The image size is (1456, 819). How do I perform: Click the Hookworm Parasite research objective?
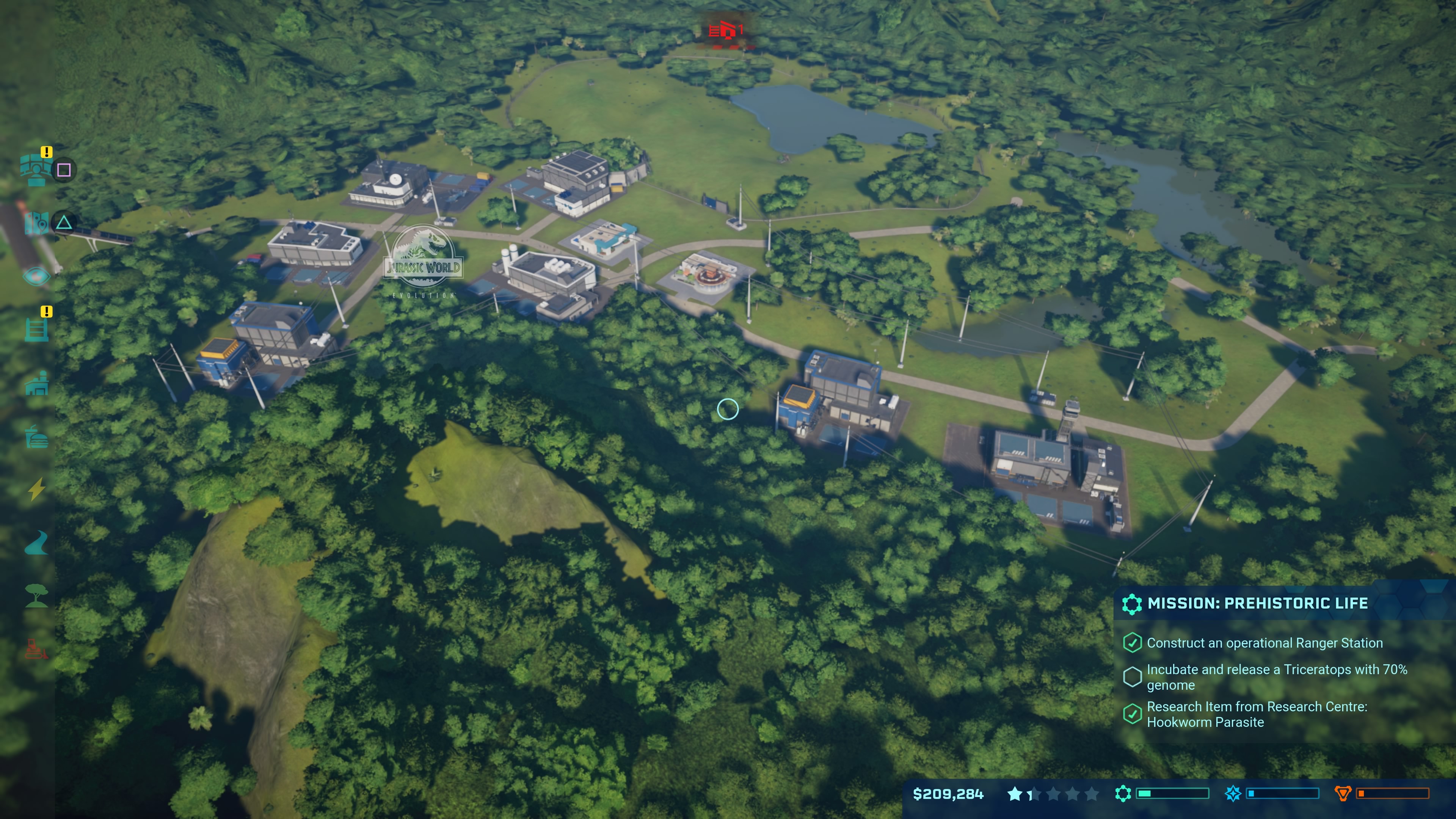[1256, 714]
